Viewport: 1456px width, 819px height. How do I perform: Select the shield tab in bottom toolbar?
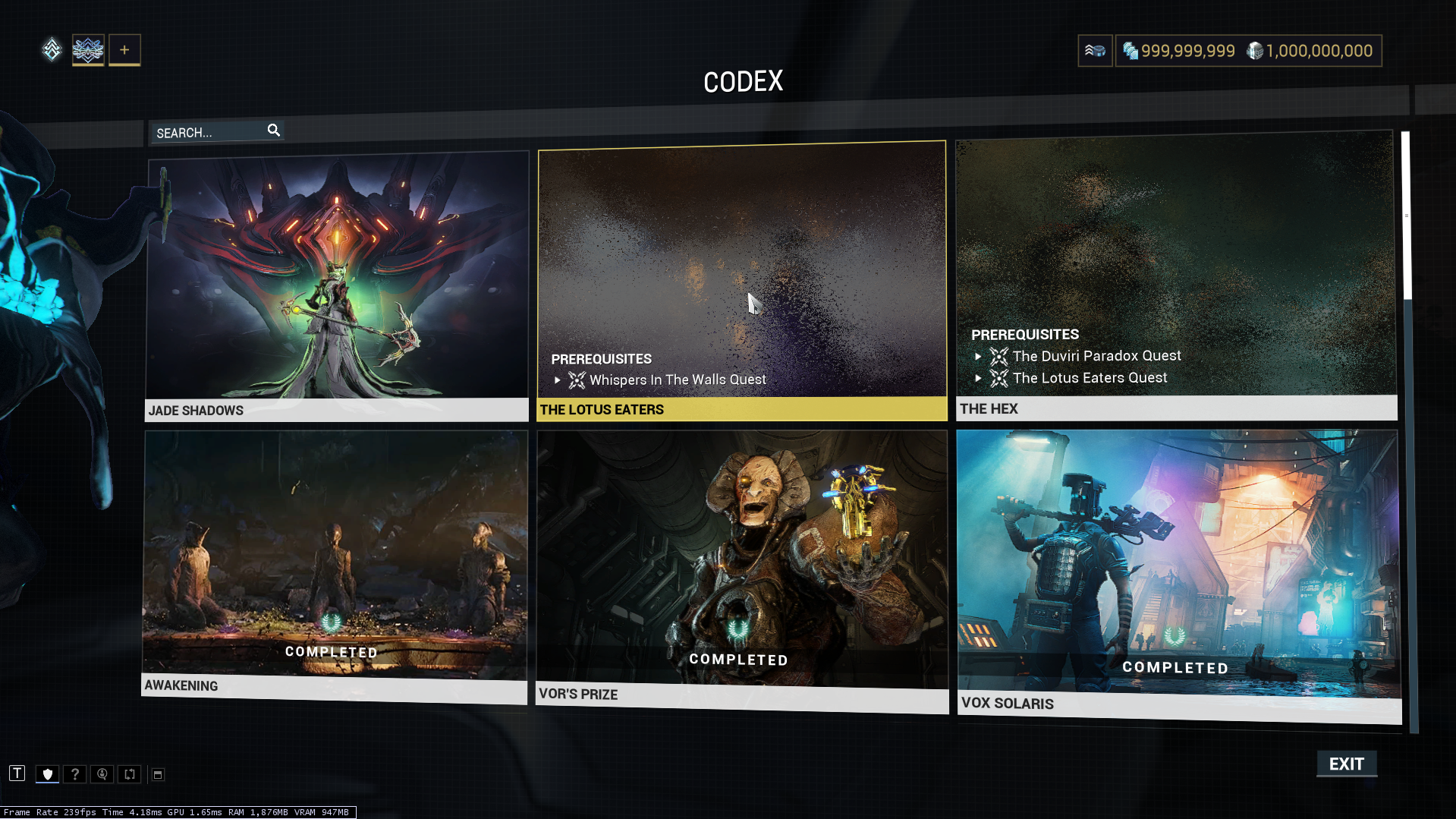pyautogui.click(x=48, y=774)
